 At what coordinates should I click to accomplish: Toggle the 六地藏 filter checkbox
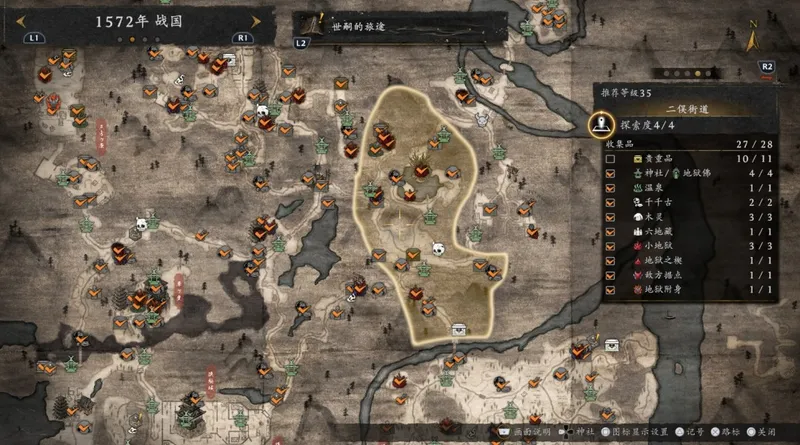610,231
